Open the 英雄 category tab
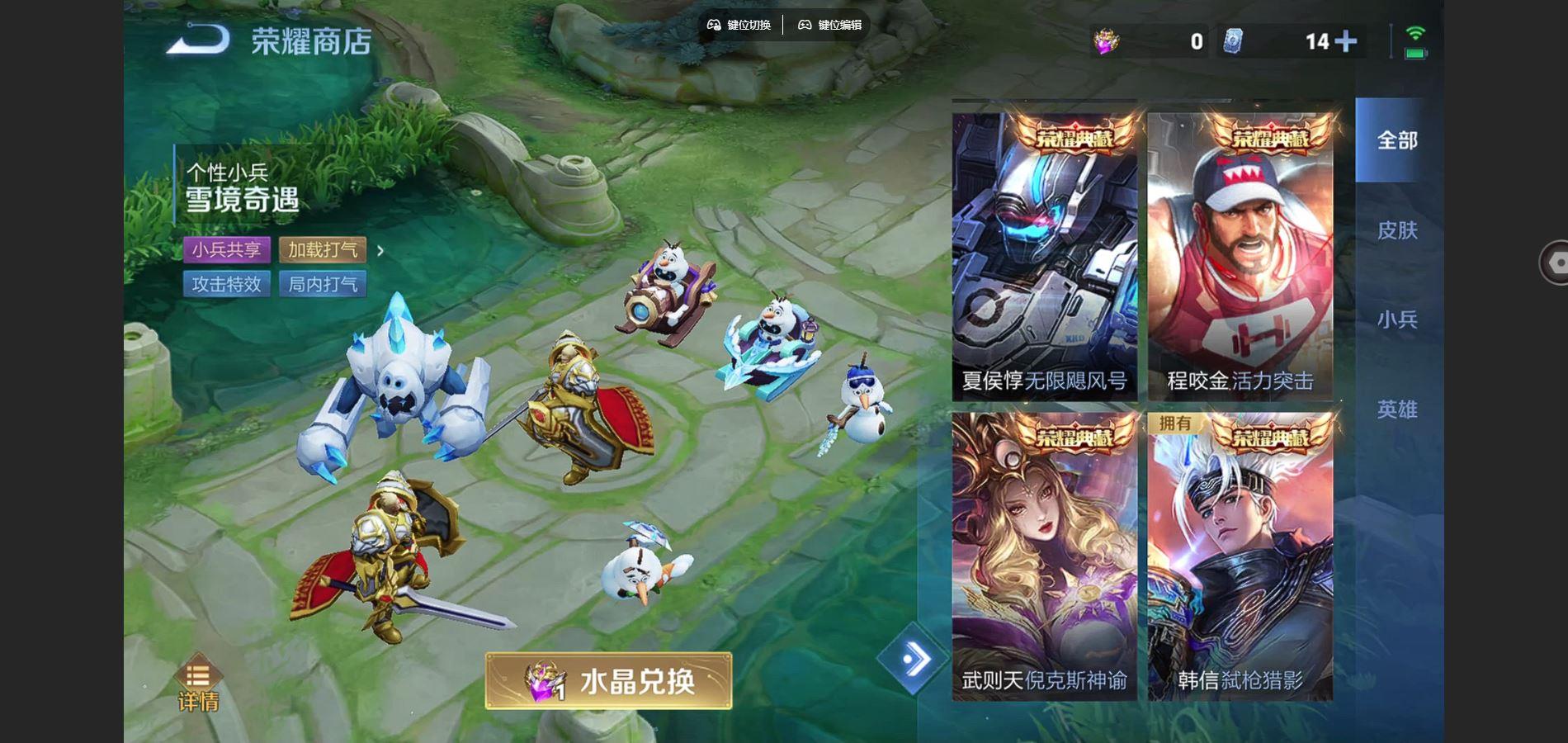 1397,409
